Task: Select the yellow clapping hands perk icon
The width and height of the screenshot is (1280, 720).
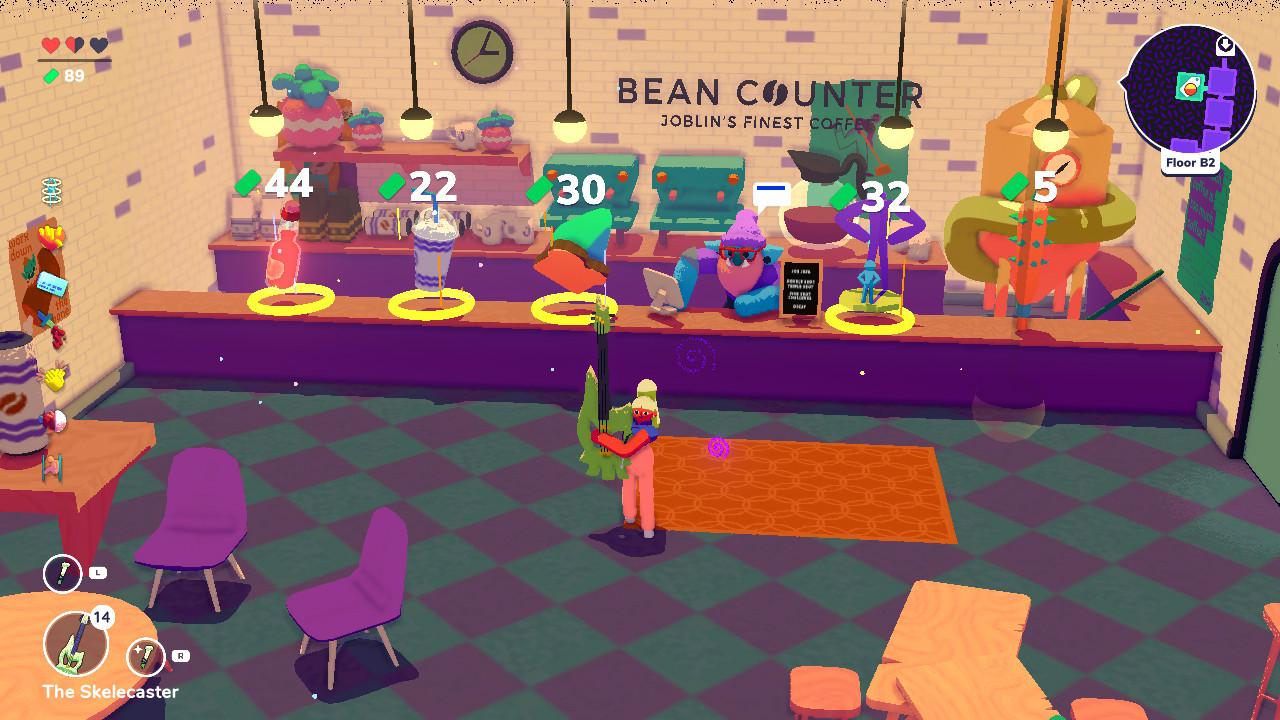Action: (54, 377)
